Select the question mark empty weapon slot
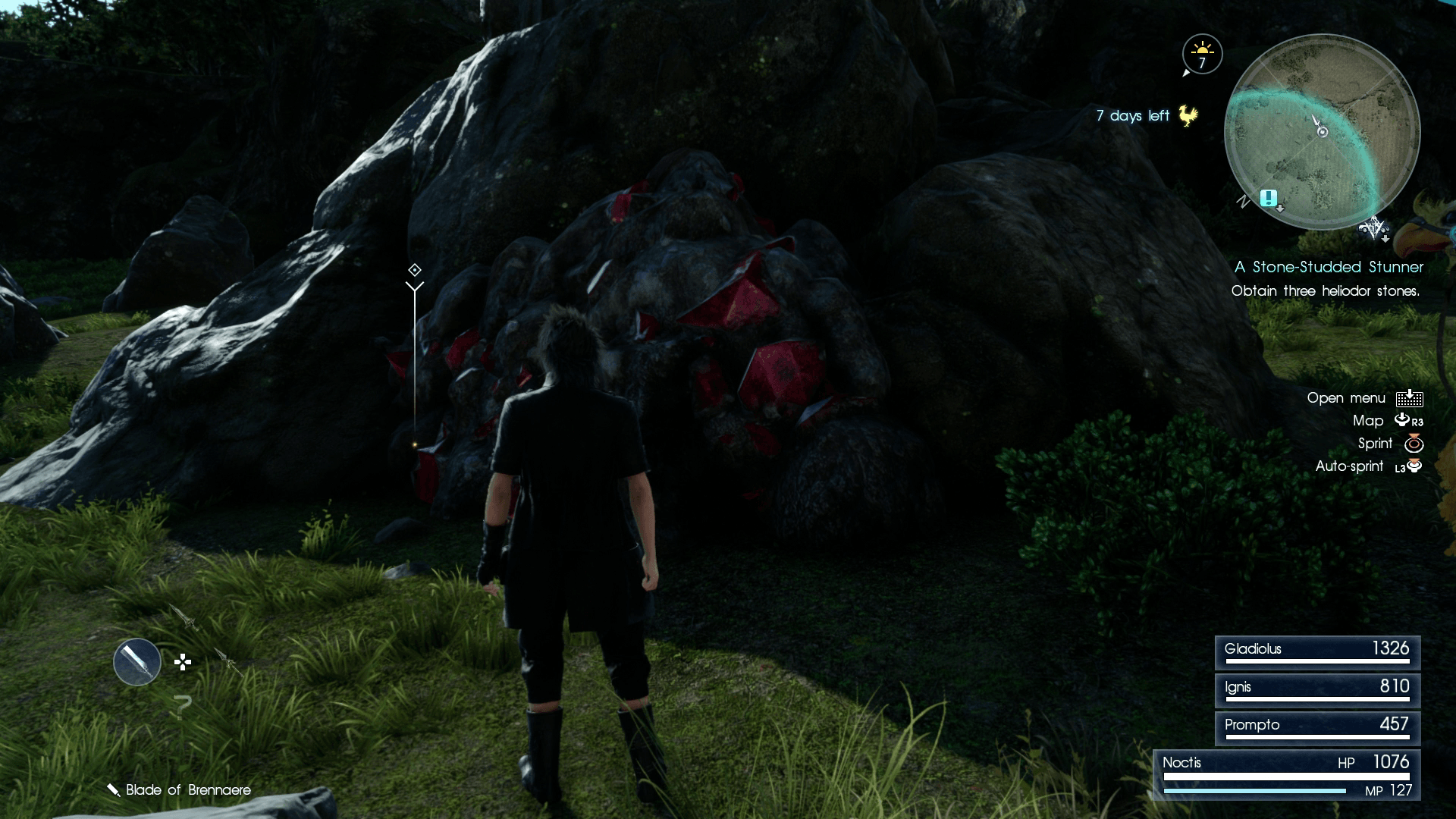Viewport: 1456px width, 819px height. pos(182,707)
